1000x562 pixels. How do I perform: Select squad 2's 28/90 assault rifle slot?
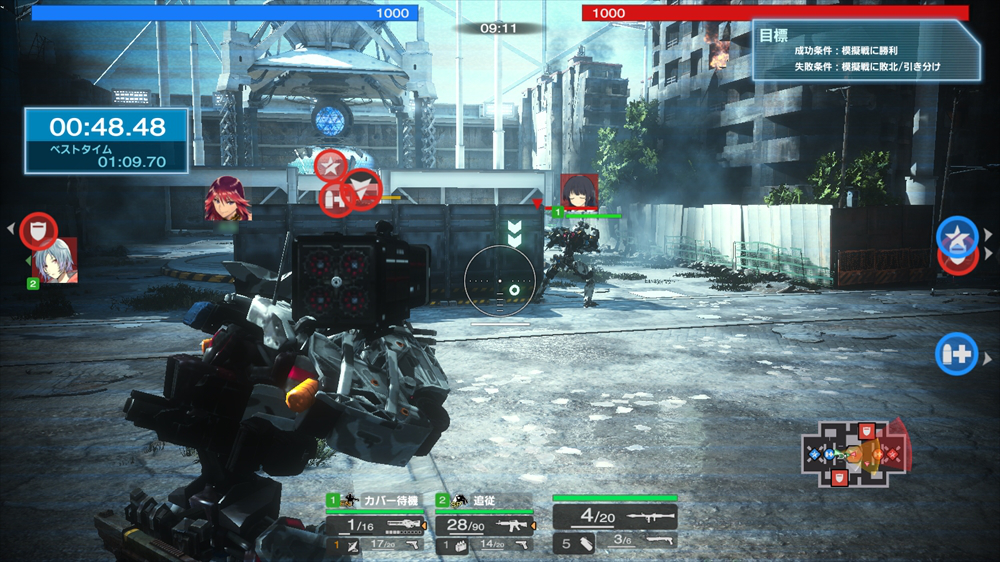click(483, 525)
